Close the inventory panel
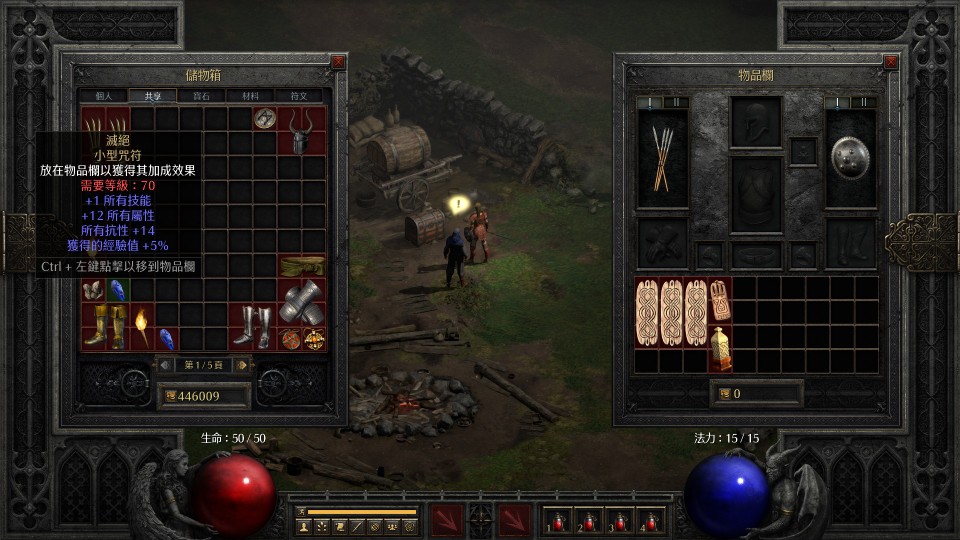The width and height of the screenshot is (960, 540). coord(891,62)
